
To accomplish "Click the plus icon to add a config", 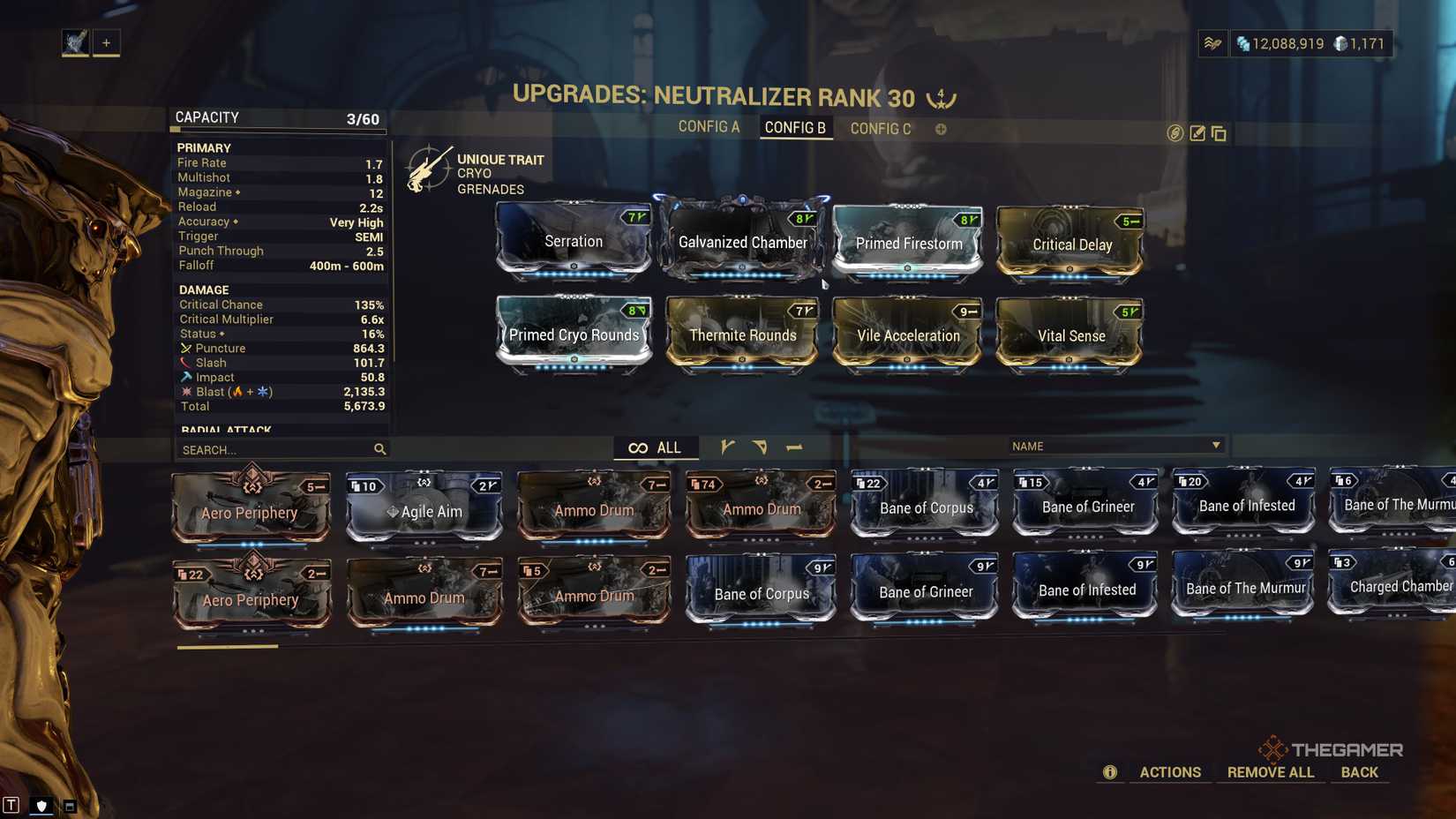I will [941, 129].
